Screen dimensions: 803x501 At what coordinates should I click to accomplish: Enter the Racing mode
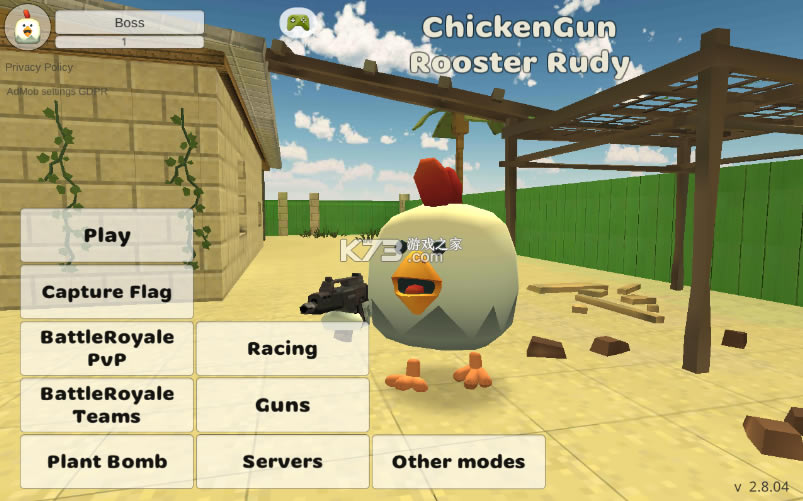282,348
